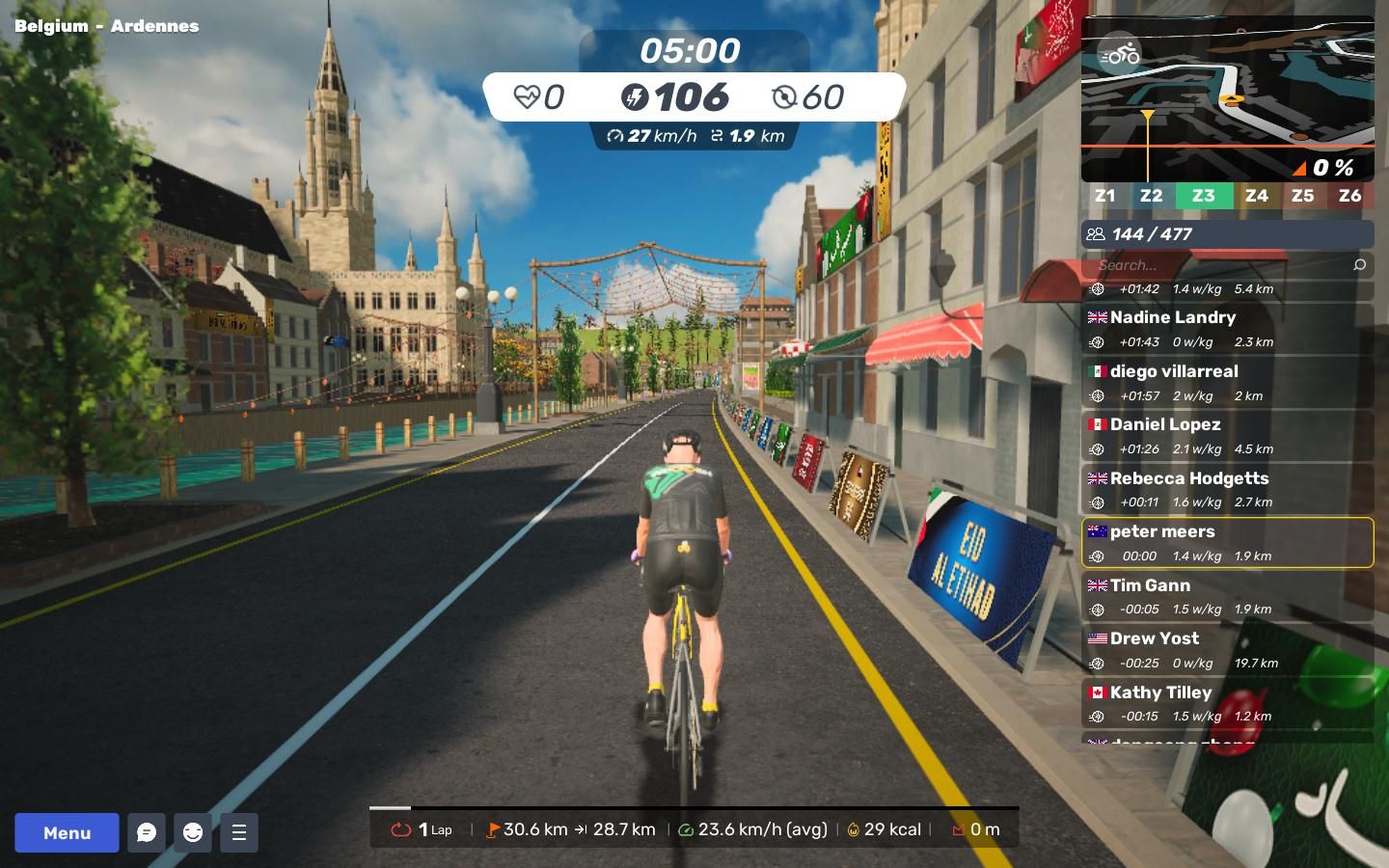Screen dimensions: 1389x868
Task: Select Kathy Tilley rider row
Action: coord(1227,703)
